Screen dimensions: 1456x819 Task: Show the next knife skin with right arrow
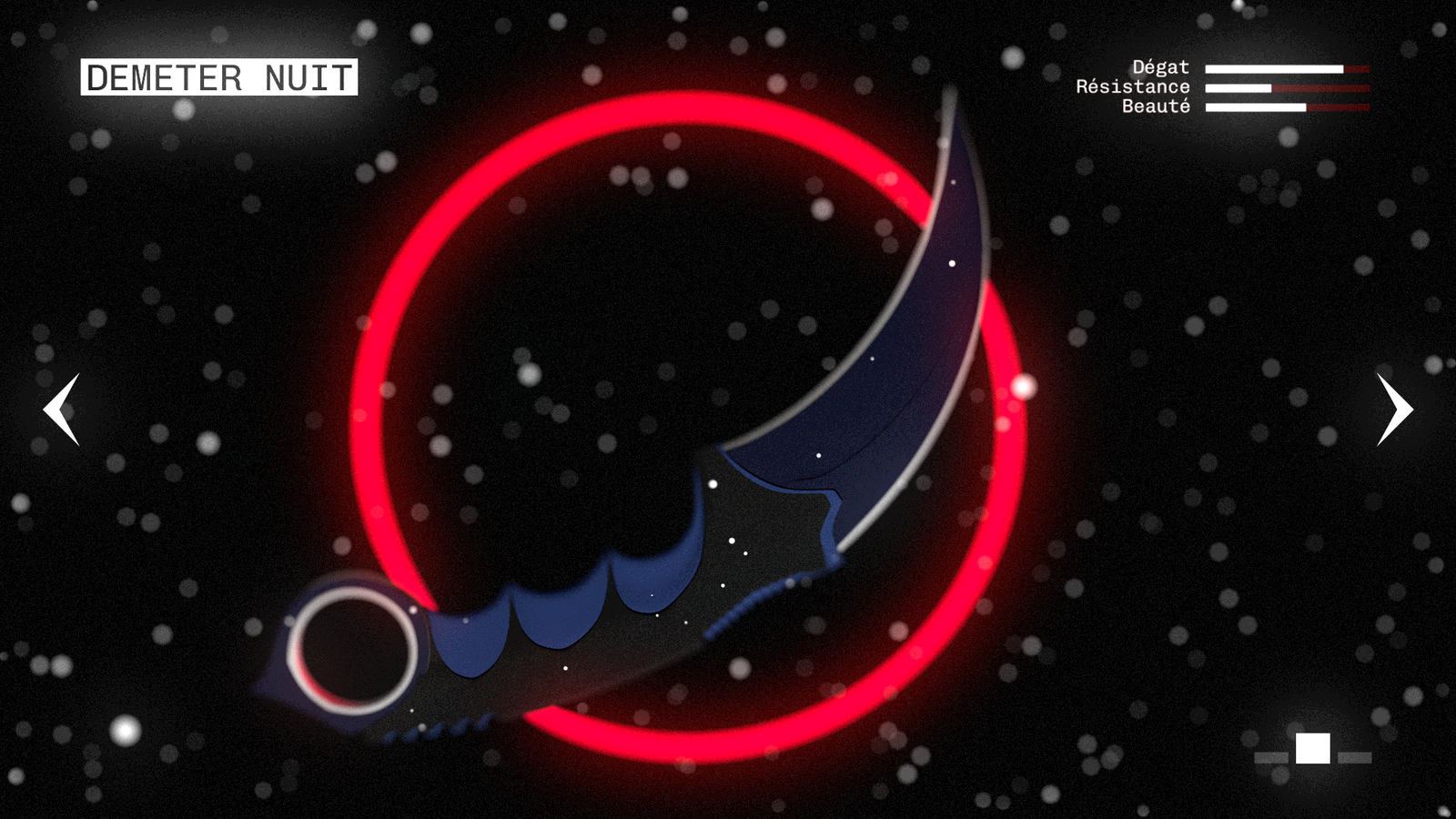[x=1393, y=409]
